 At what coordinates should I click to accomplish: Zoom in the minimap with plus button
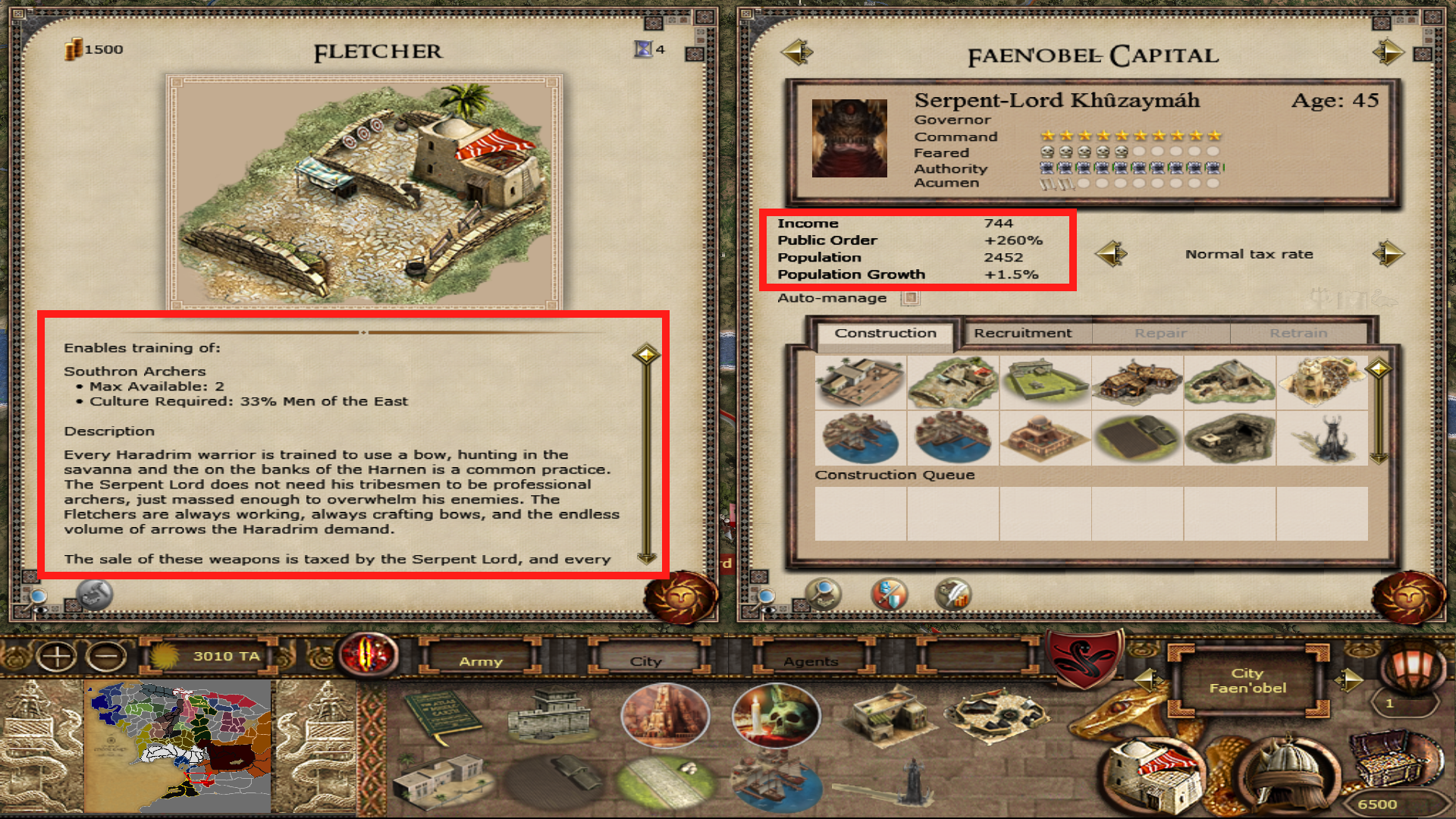pos(57,656)
